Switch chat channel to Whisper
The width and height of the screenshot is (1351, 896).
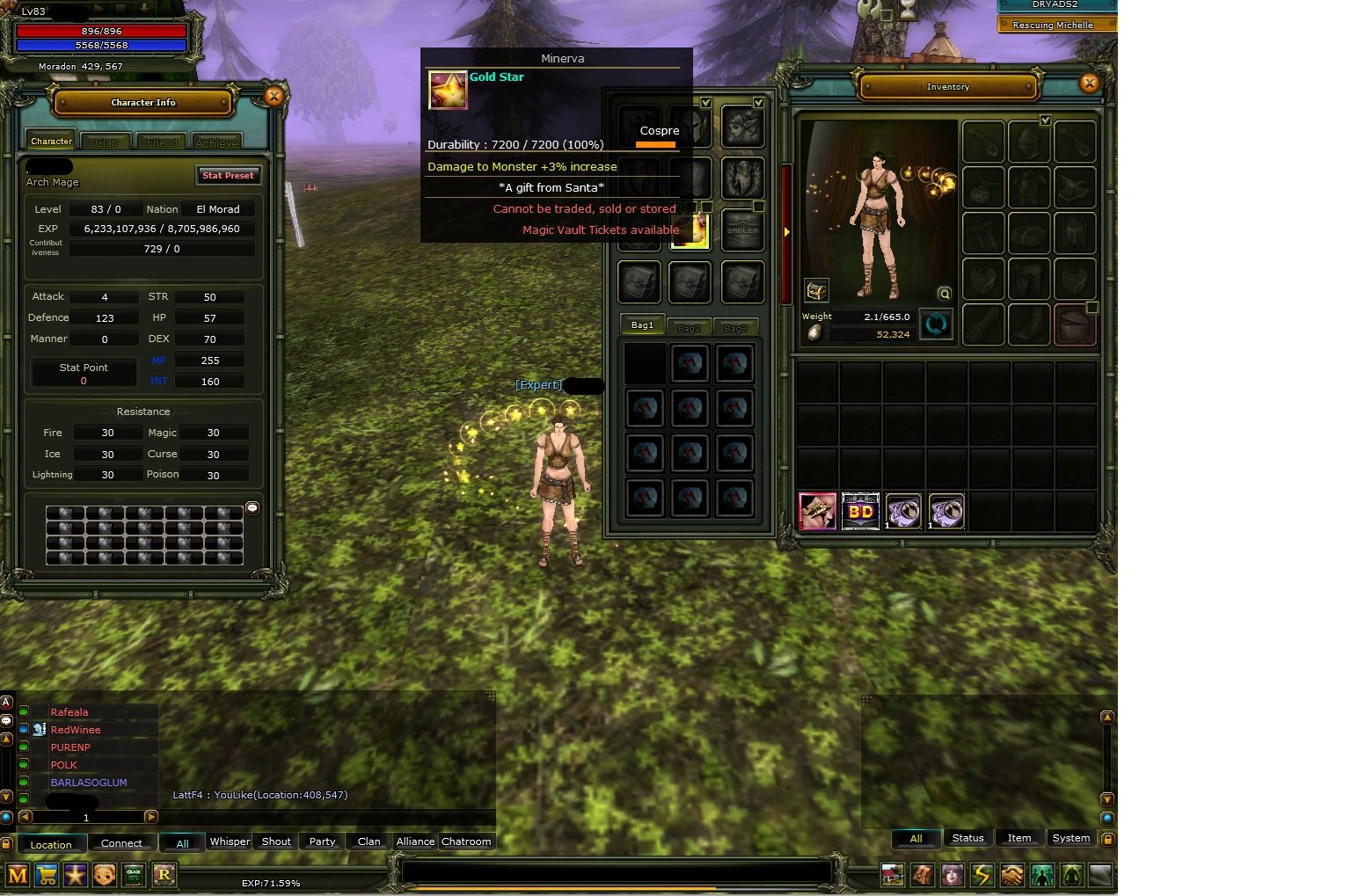pos(230,841)
